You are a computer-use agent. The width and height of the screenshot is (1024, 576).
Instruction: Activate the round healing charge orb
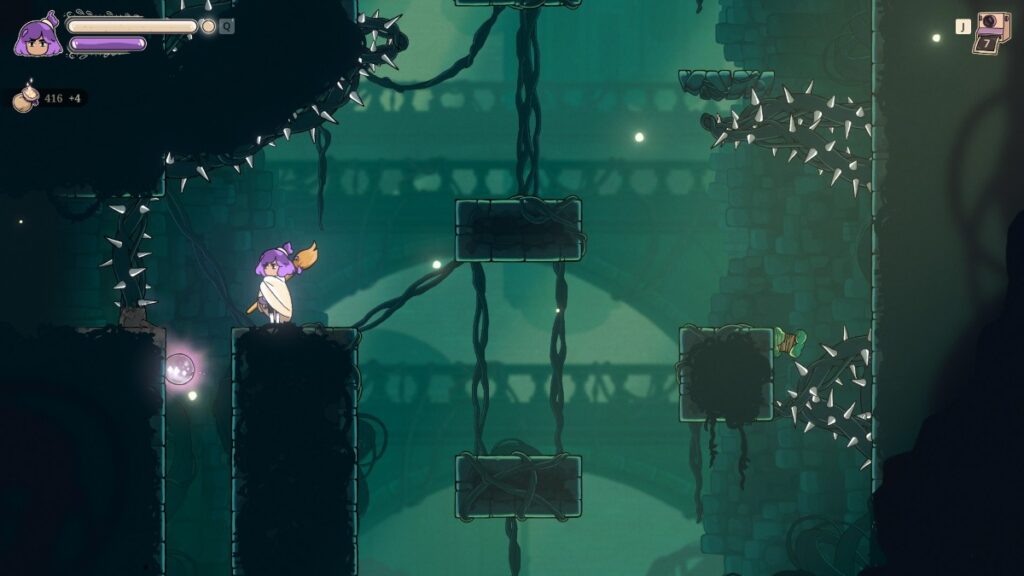208,26
